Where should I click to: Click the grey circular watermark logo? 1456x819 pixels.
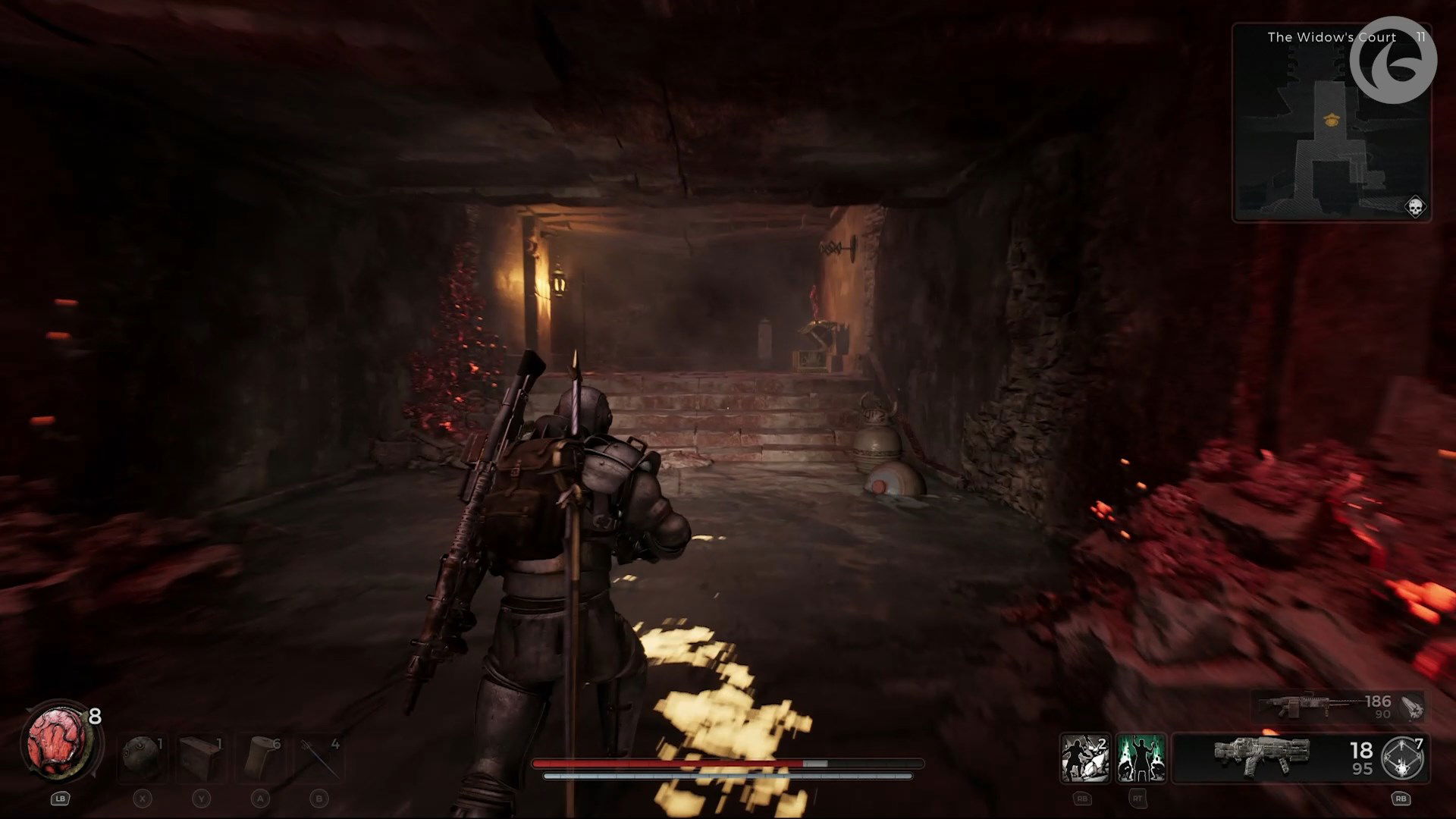coord(1393,60)
